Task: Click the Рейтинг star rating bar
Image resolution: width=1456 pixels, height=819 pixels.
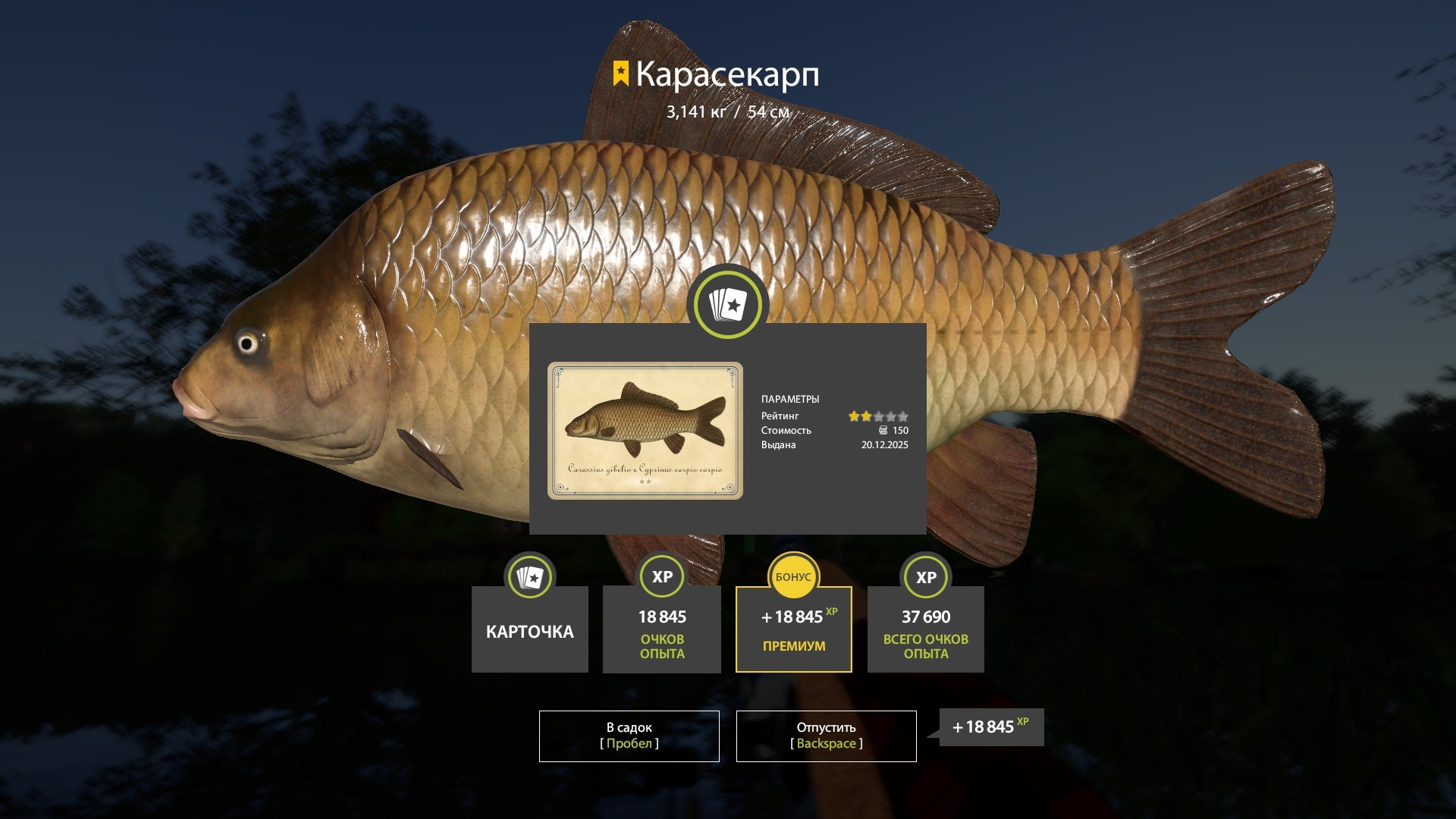Action: (x=880, y=416)
